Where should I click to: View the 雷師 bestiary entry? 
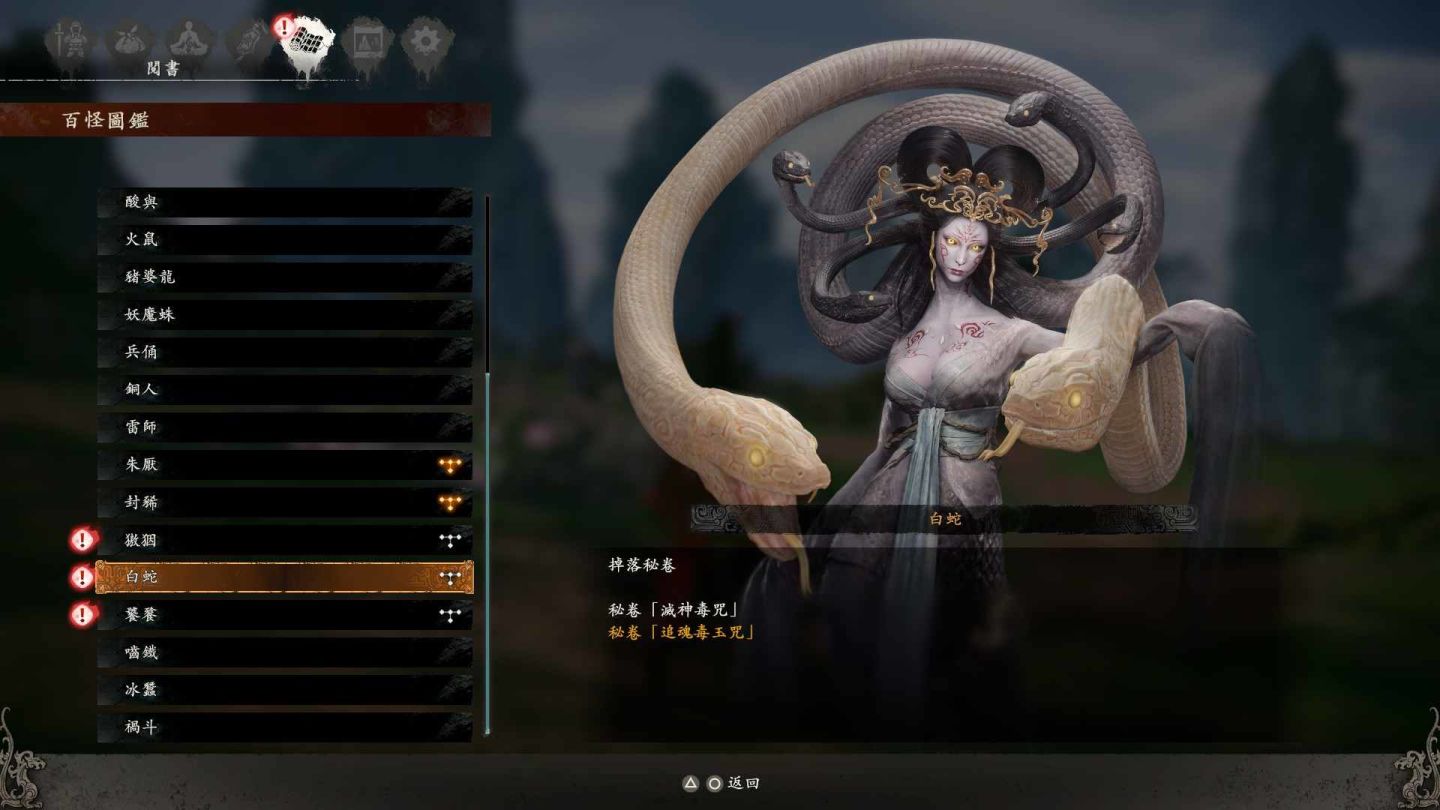pos(284,427)
